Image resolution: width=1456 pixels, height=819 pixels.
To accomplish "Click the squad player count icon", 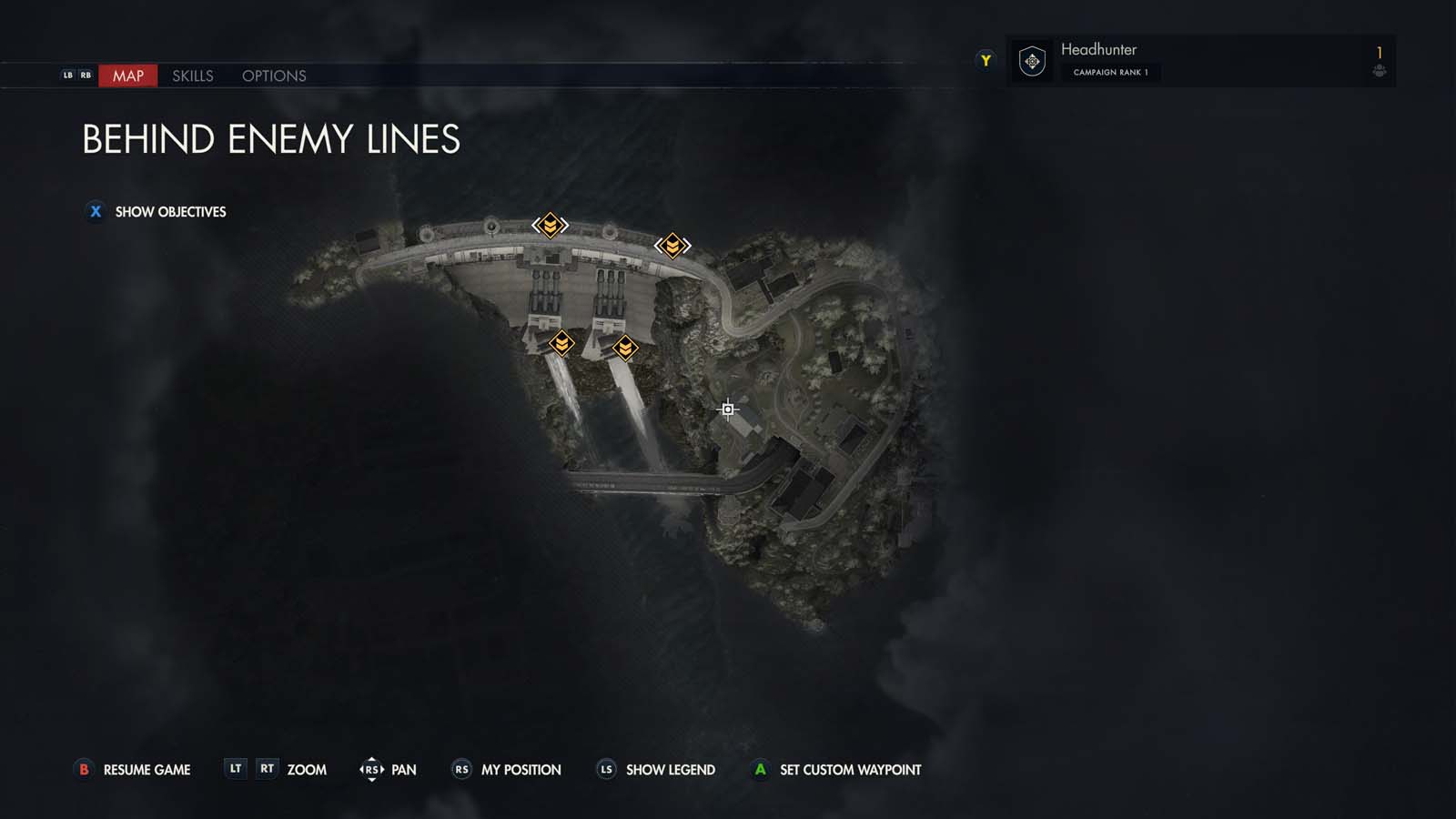I will [1381, 71].
